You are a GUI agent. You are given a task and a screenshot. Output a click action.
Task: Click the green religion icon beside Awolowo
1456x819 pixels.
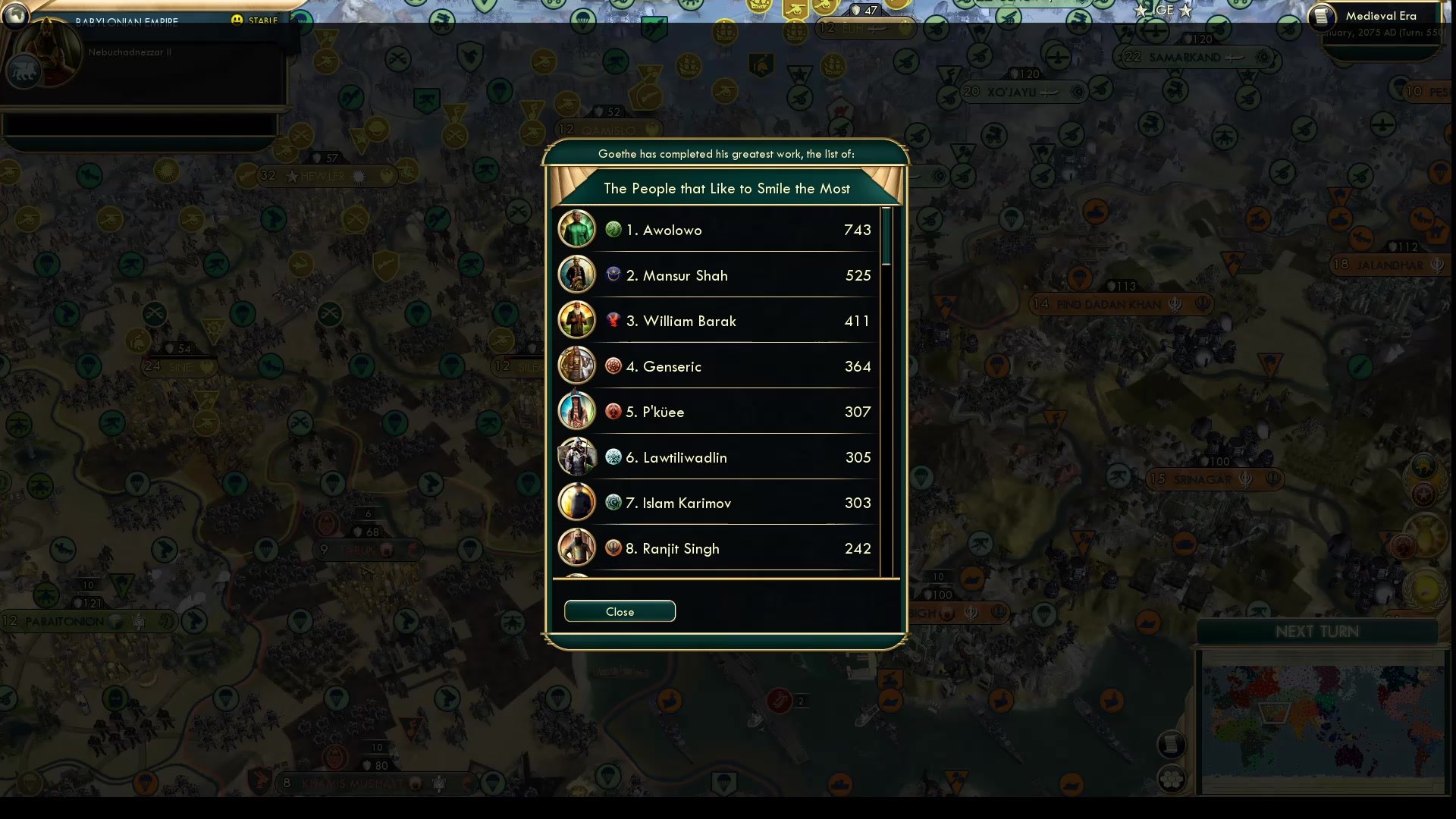click(613, 228)
